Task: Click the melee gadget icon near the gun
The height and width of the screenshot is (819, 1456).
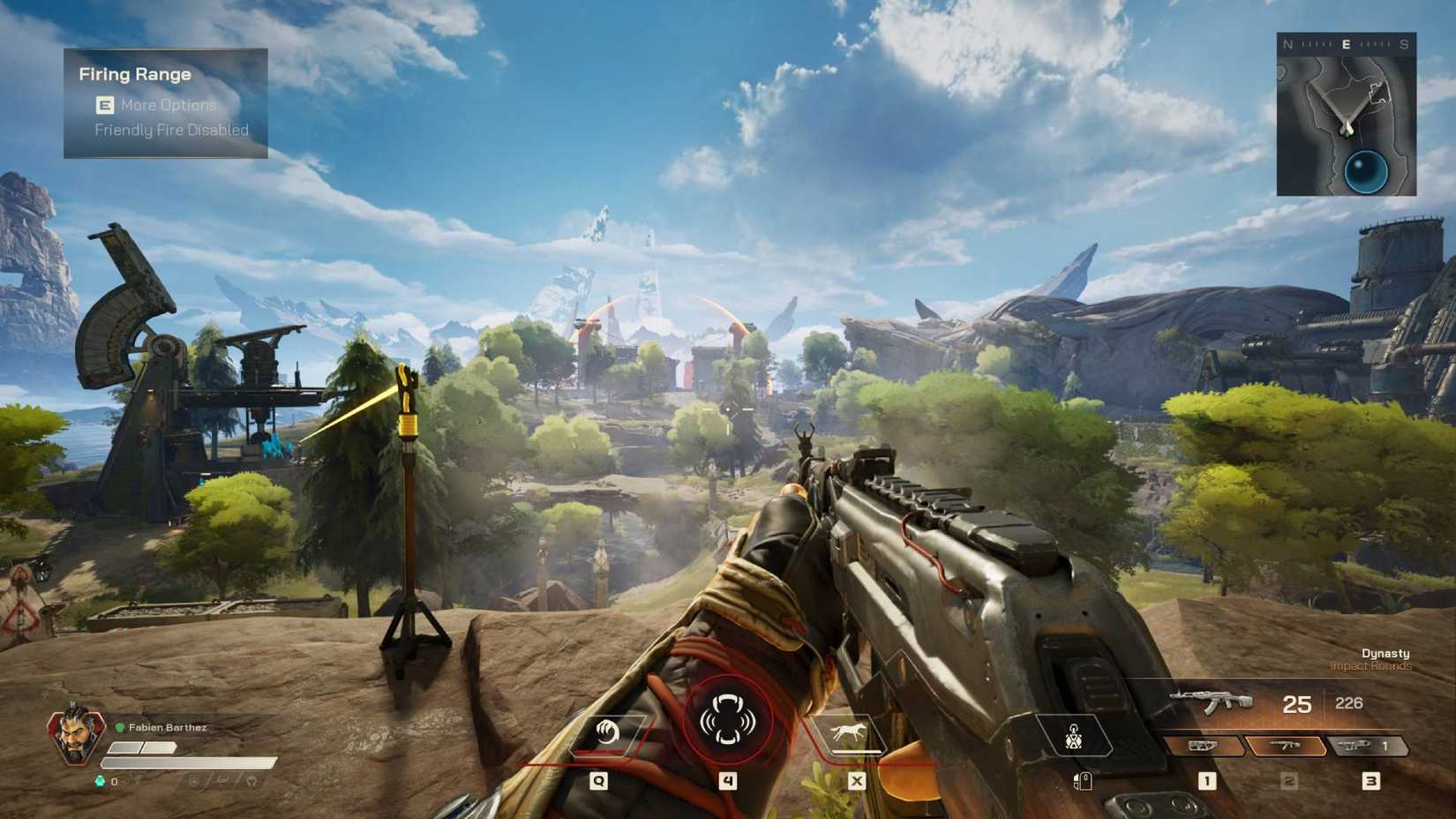Action: pyautogui.click(x=1073, y=737)
